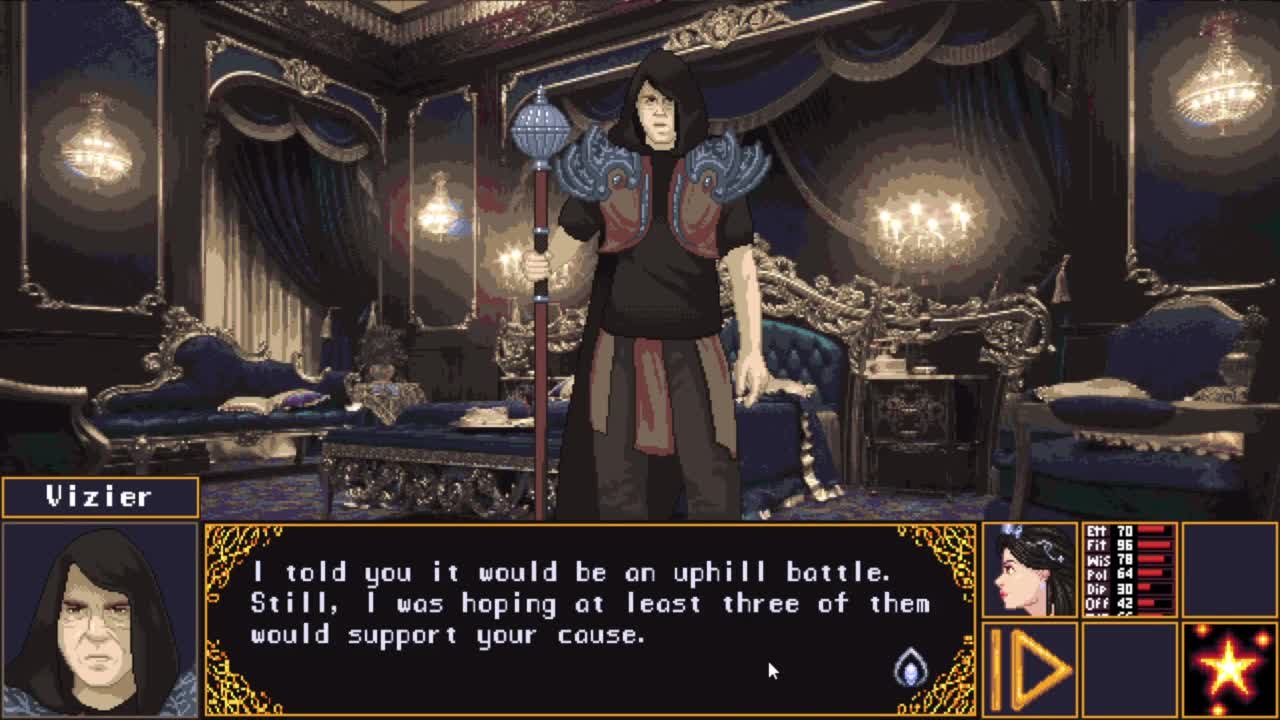Click the Vizier's dialogue text box
1280x720 pixels.
click(590, 618)
